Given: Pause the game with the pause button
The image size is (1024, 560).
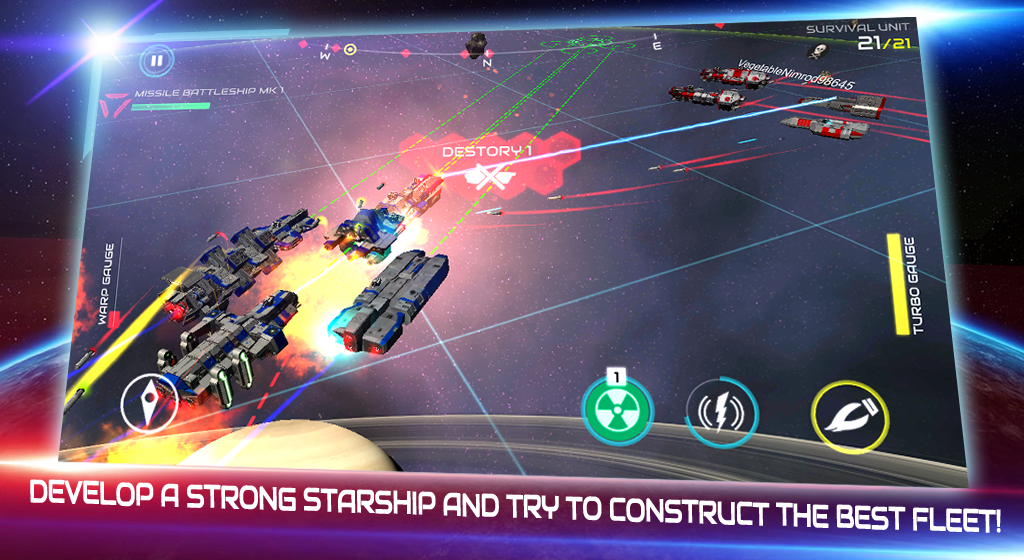Looking at the screenshot, I should [x=156, y=60].
